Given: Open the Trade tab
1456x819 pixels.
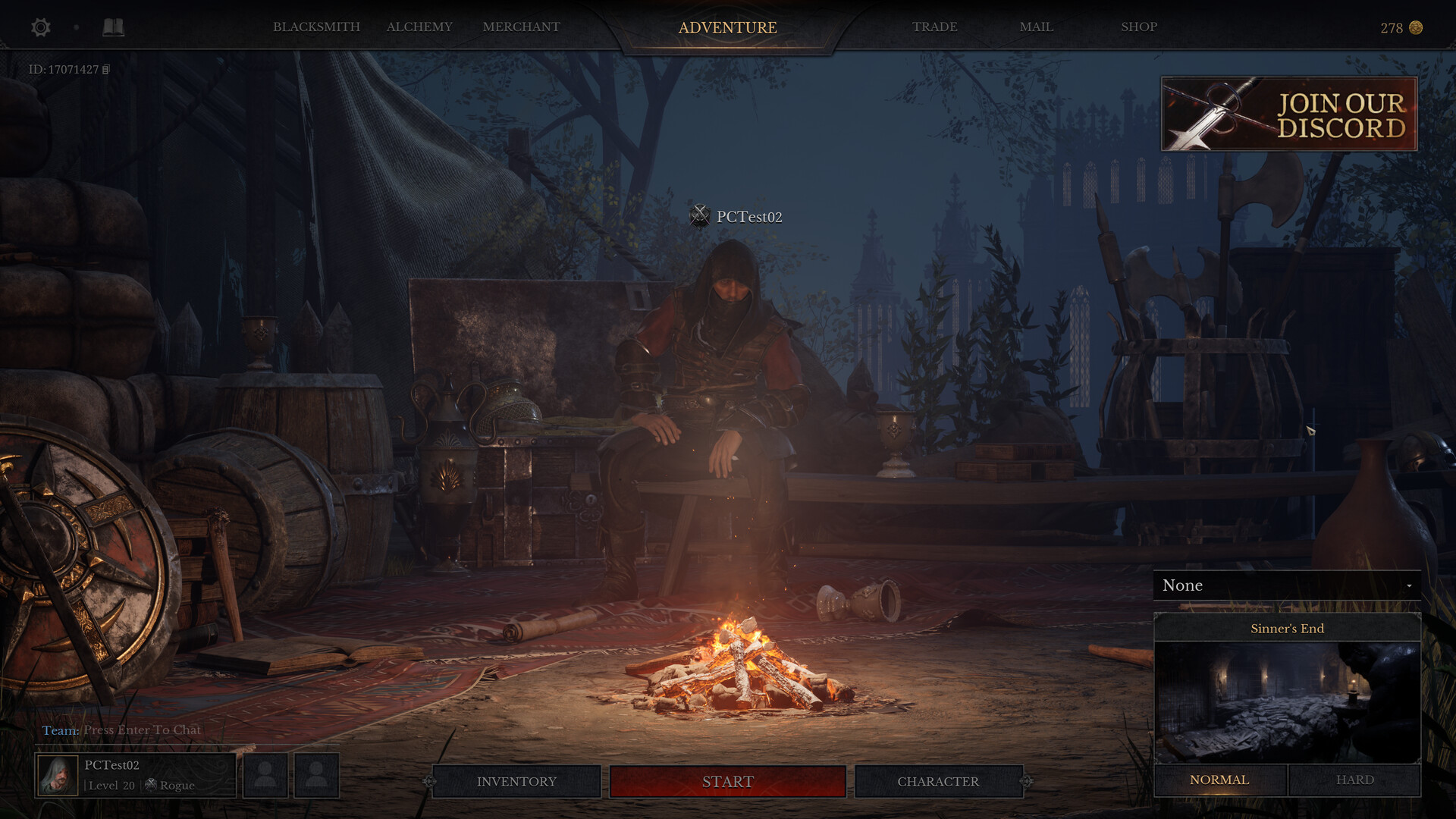Looking at the screenshot, I should 934,27.
